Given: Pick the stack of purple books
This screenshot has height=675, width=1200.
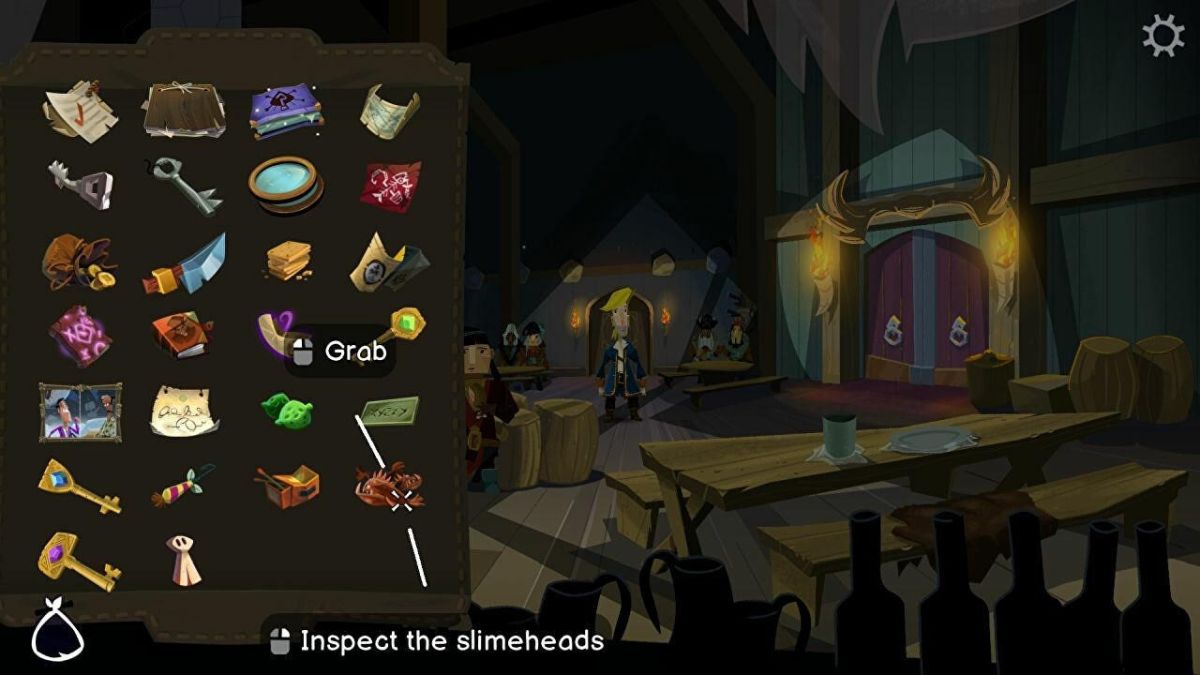Looking at the screenshot, I should (x=287, y=109).
